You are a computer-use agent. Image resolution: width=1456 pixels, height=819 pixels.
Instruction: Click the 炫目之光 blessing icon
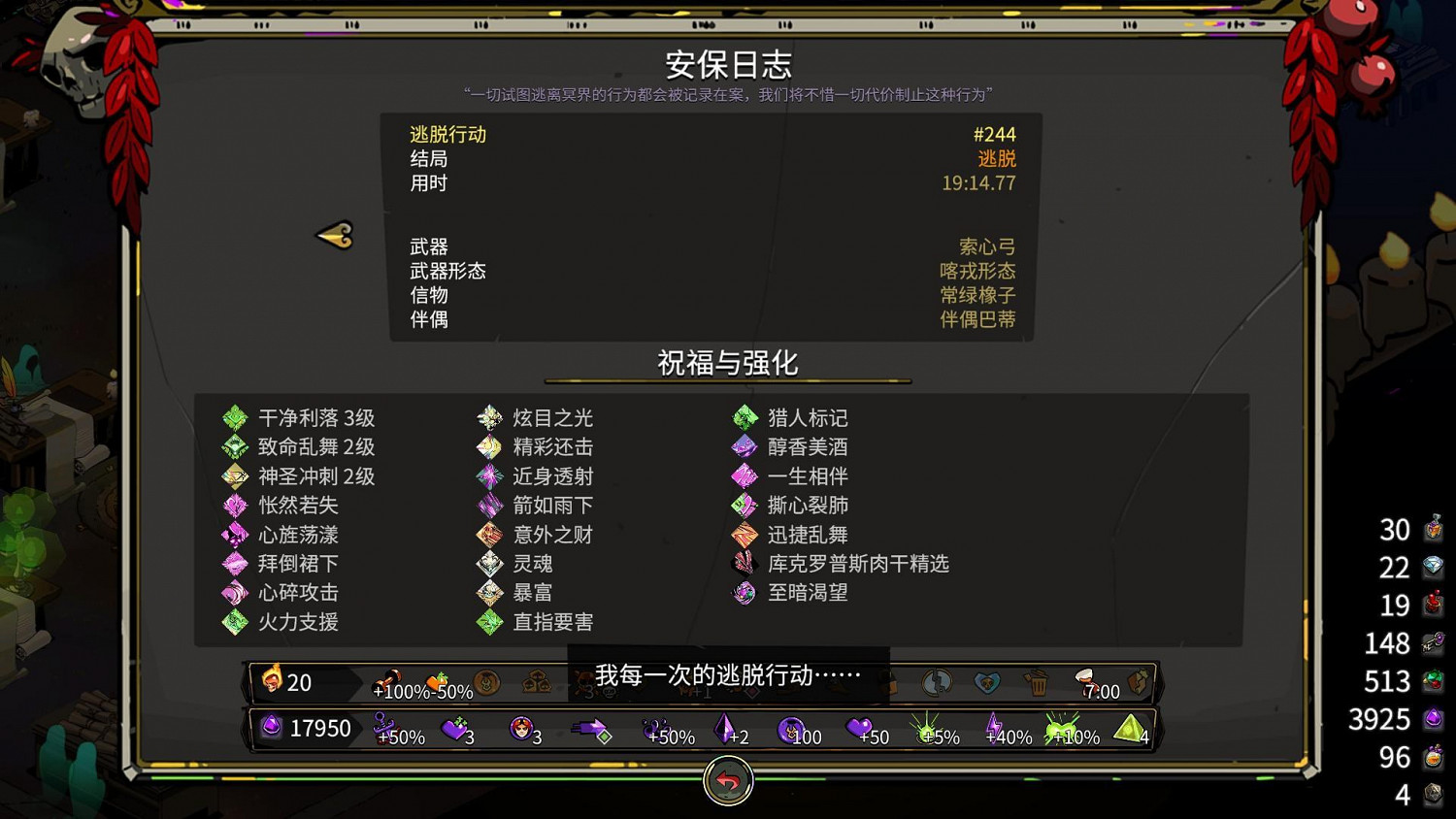(x=489, y=417)
